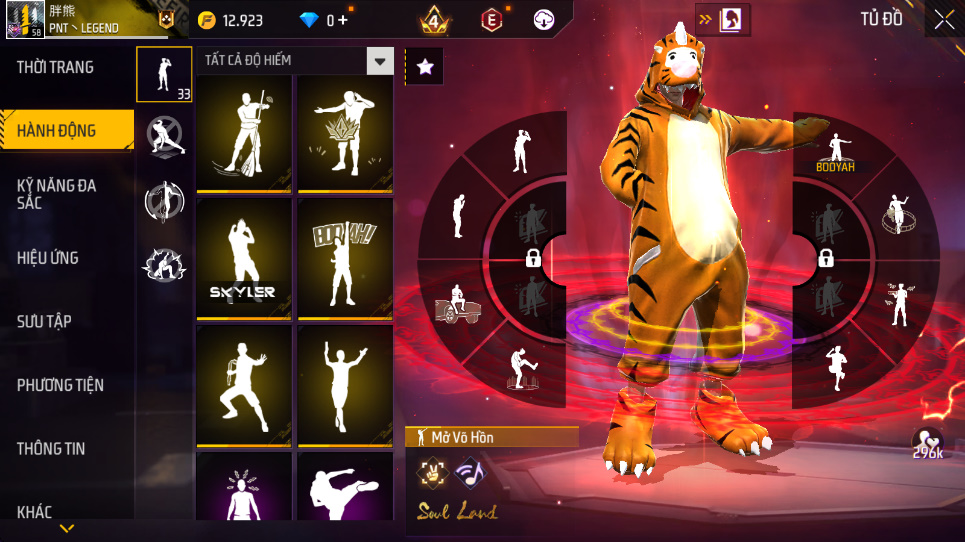Go to the Phương Tiện vehicles section

(60, 385)
